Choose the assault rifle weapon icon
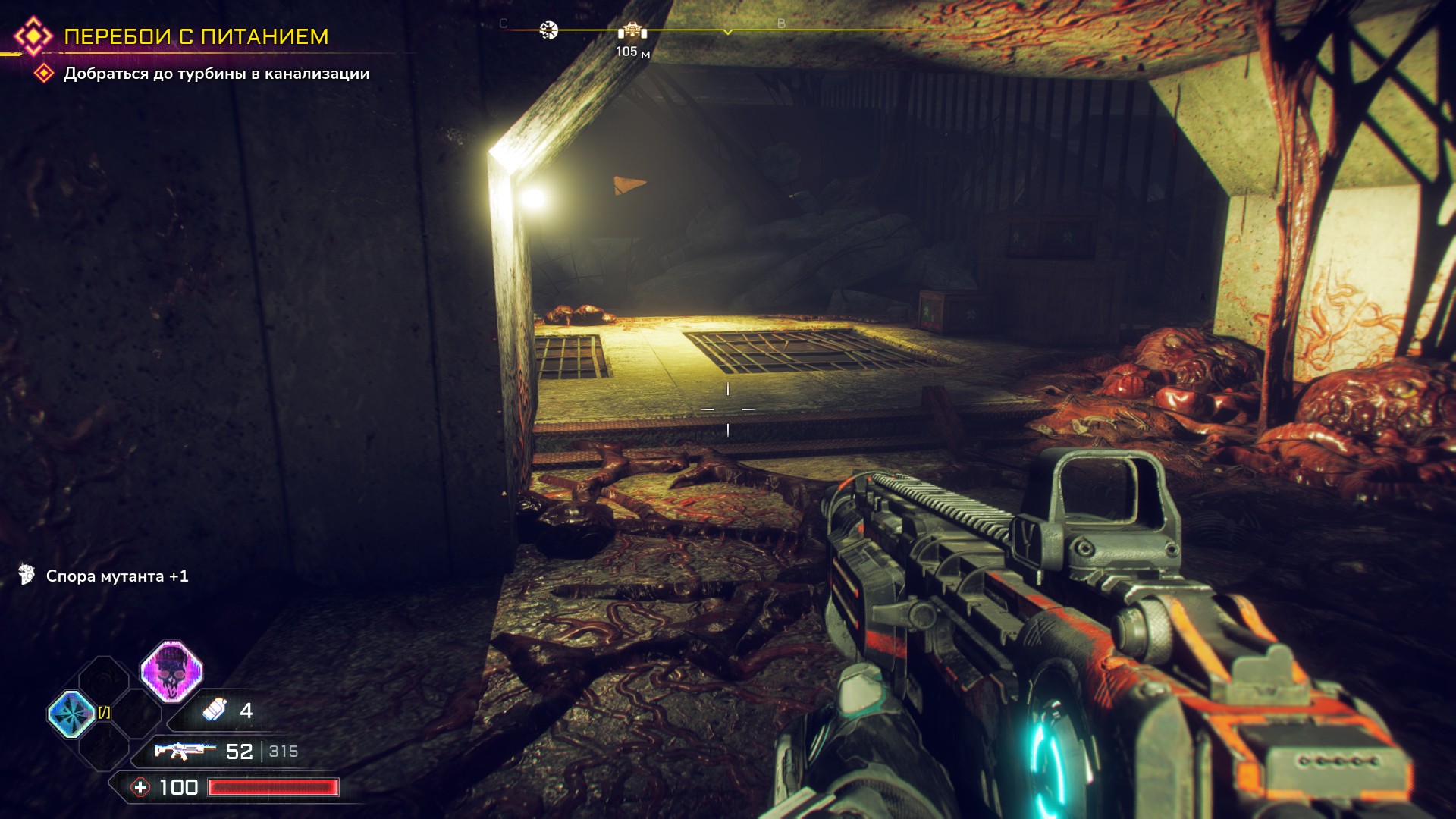1456x819 pixels. 180,751
